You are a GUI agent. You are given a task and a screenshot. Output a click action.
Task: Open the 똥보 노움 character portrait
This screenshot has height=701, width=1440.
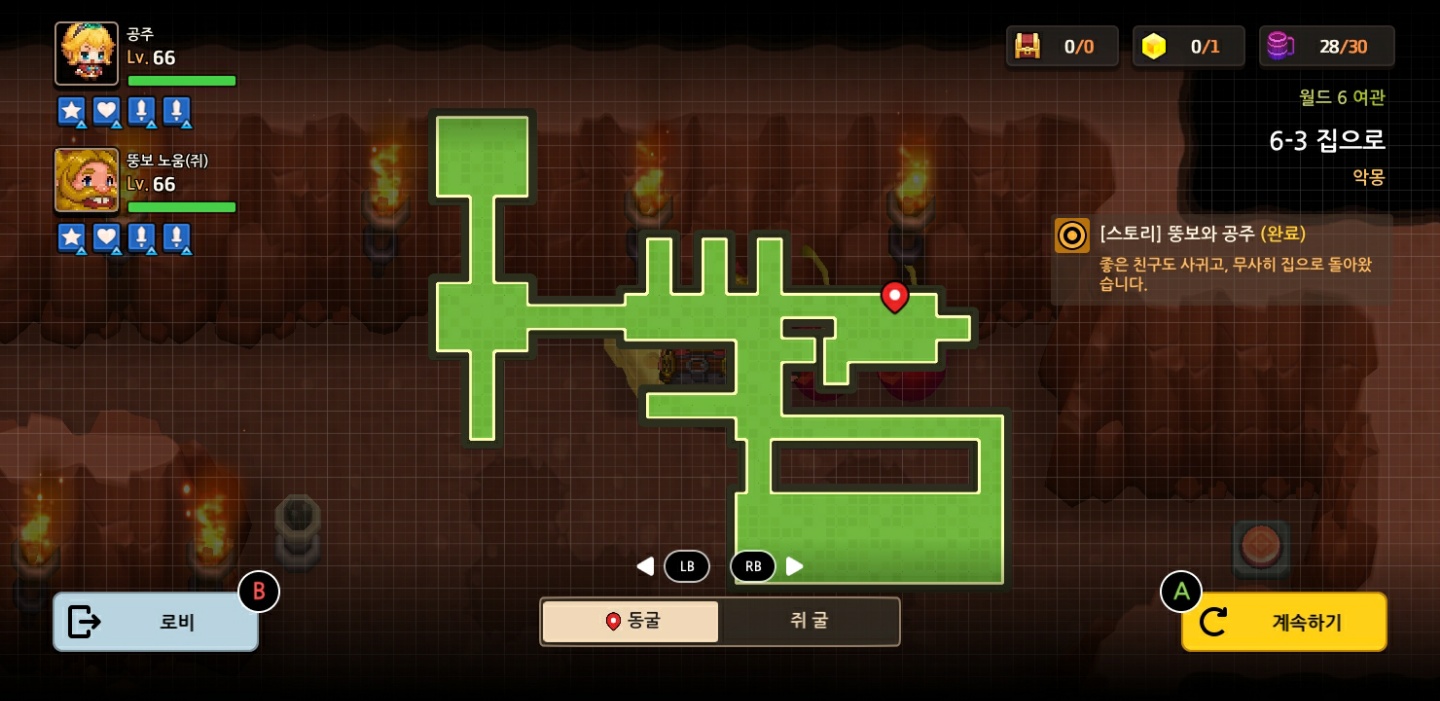point(86,180)
